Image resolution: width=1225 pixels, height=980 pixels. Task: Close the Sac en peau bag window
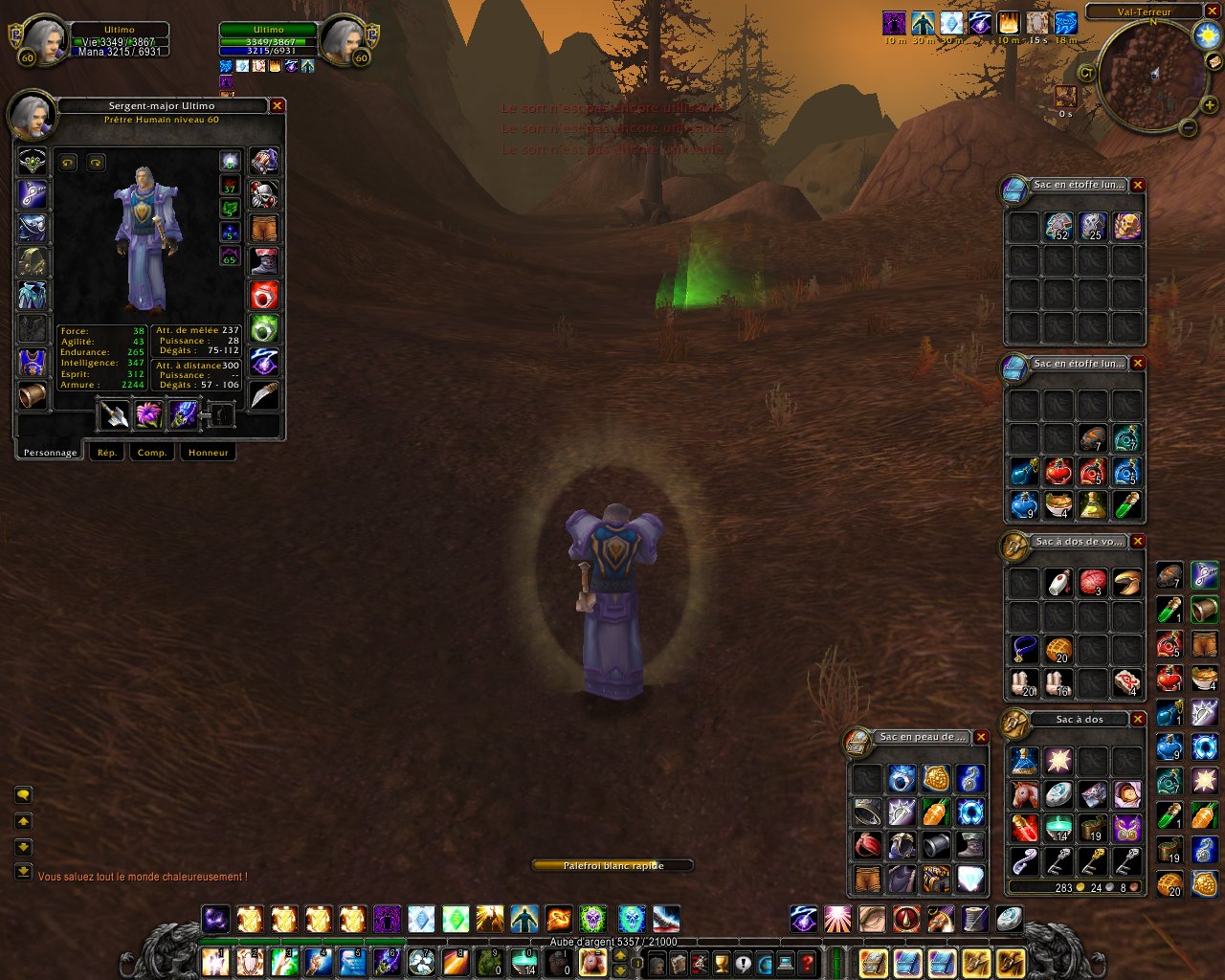981,737
